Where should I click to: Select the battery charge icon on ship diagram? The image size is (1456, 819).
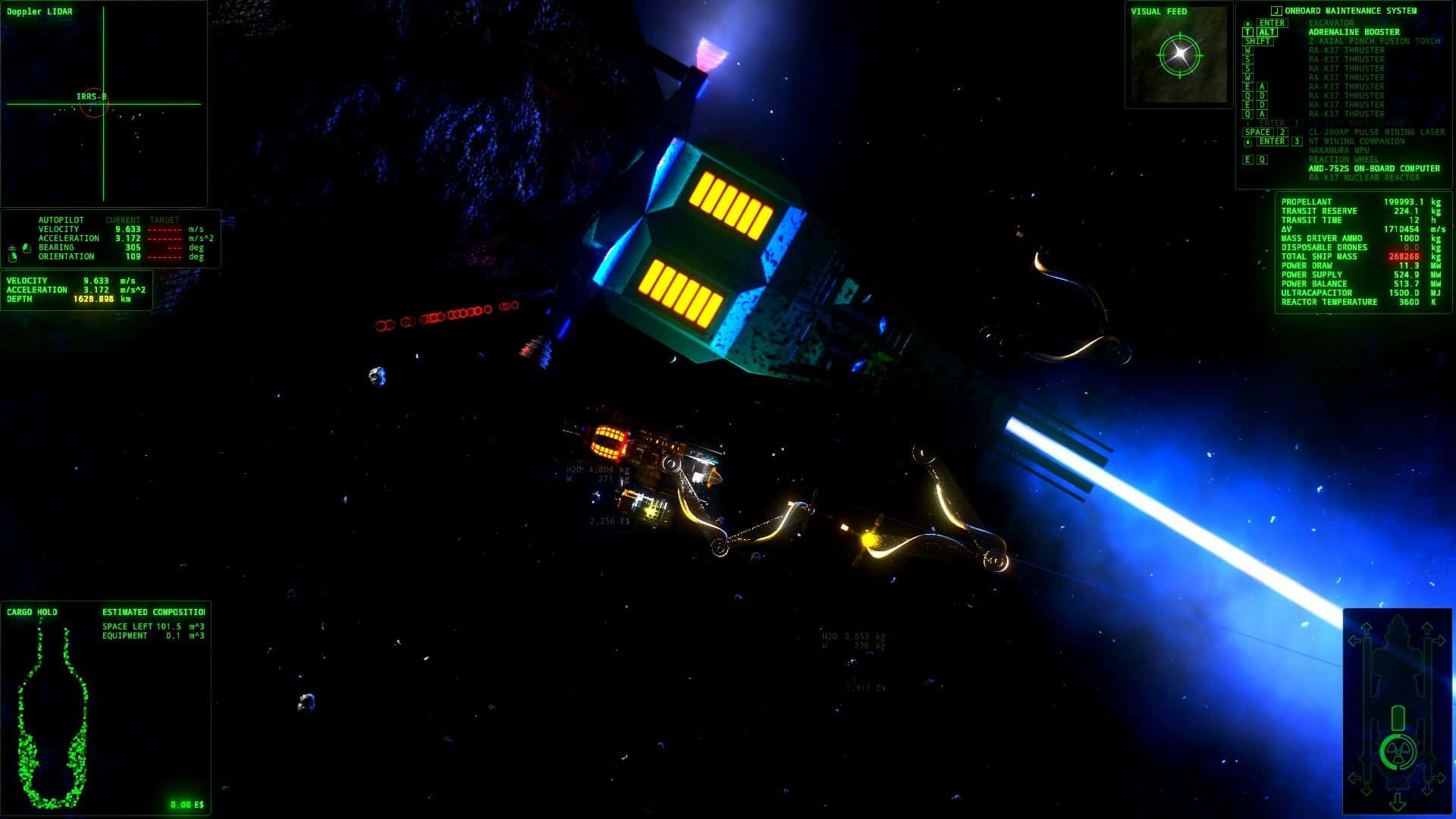1398,717
